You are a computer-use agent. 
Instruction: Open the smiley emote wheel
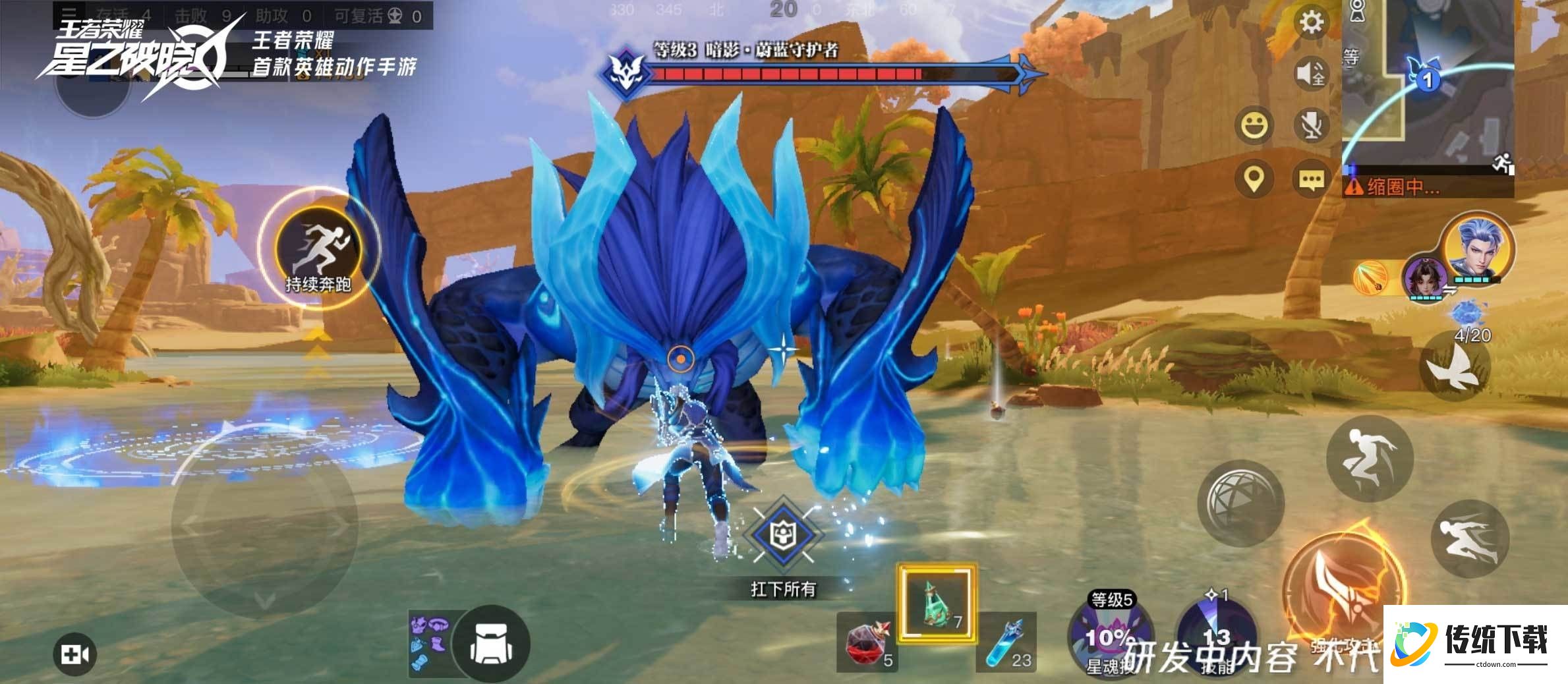click(1254, 125)
